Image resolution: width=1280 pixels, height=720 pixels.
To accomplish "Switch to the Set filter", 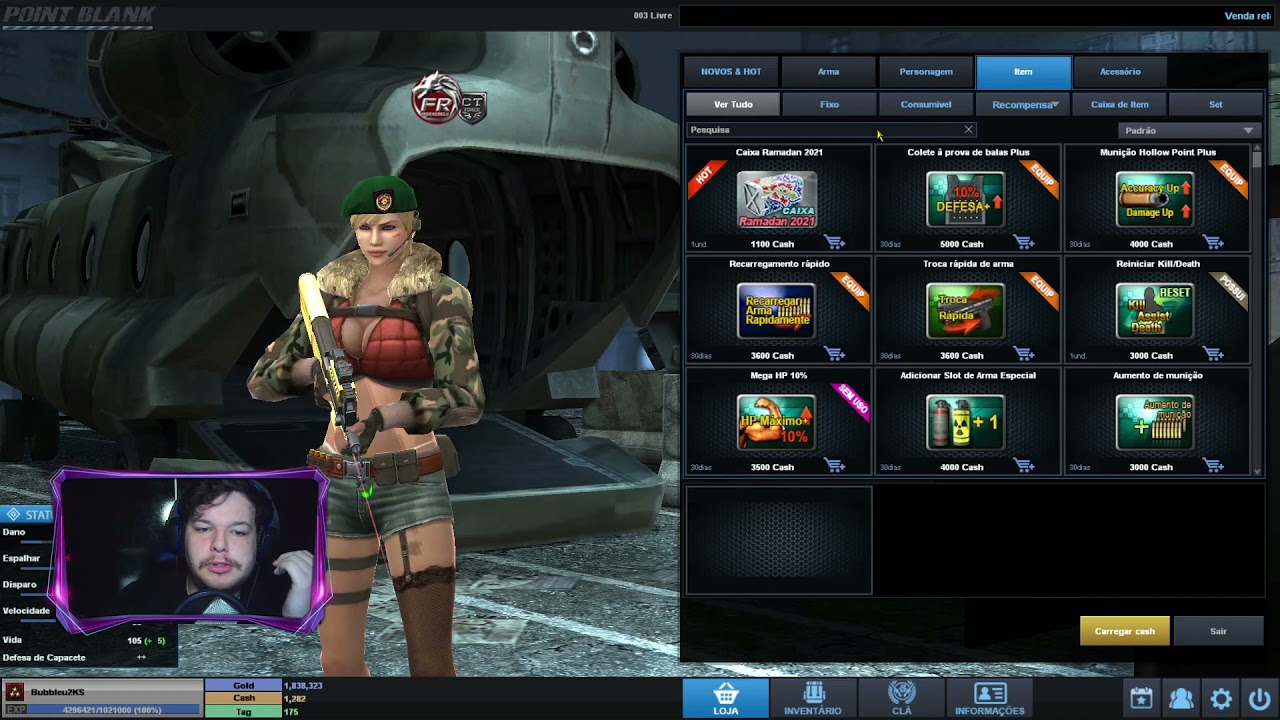I will [1215, 104].
